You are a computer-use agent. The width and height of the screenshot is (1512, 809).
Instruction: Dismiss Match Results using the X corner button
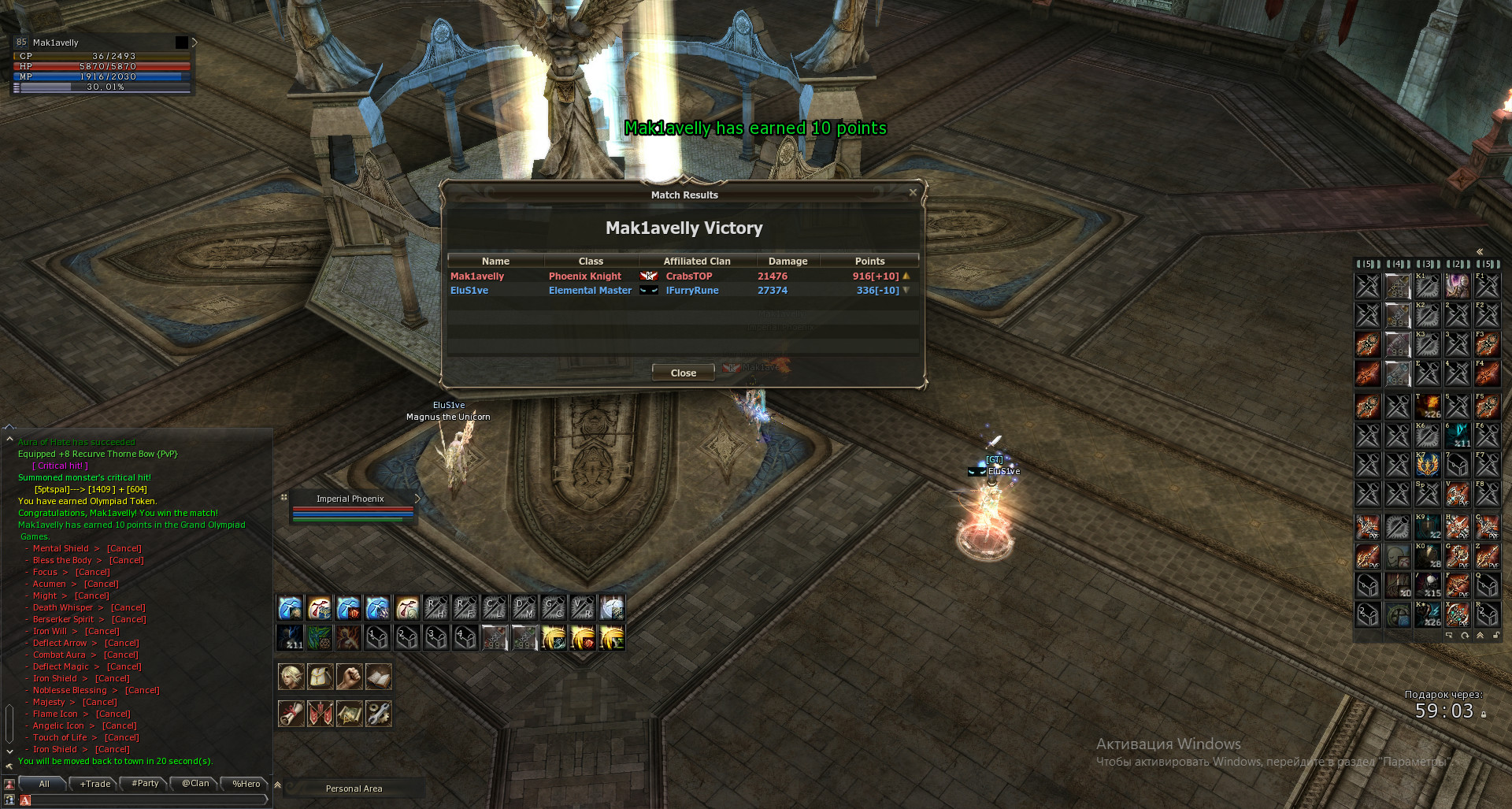(913, 192)
